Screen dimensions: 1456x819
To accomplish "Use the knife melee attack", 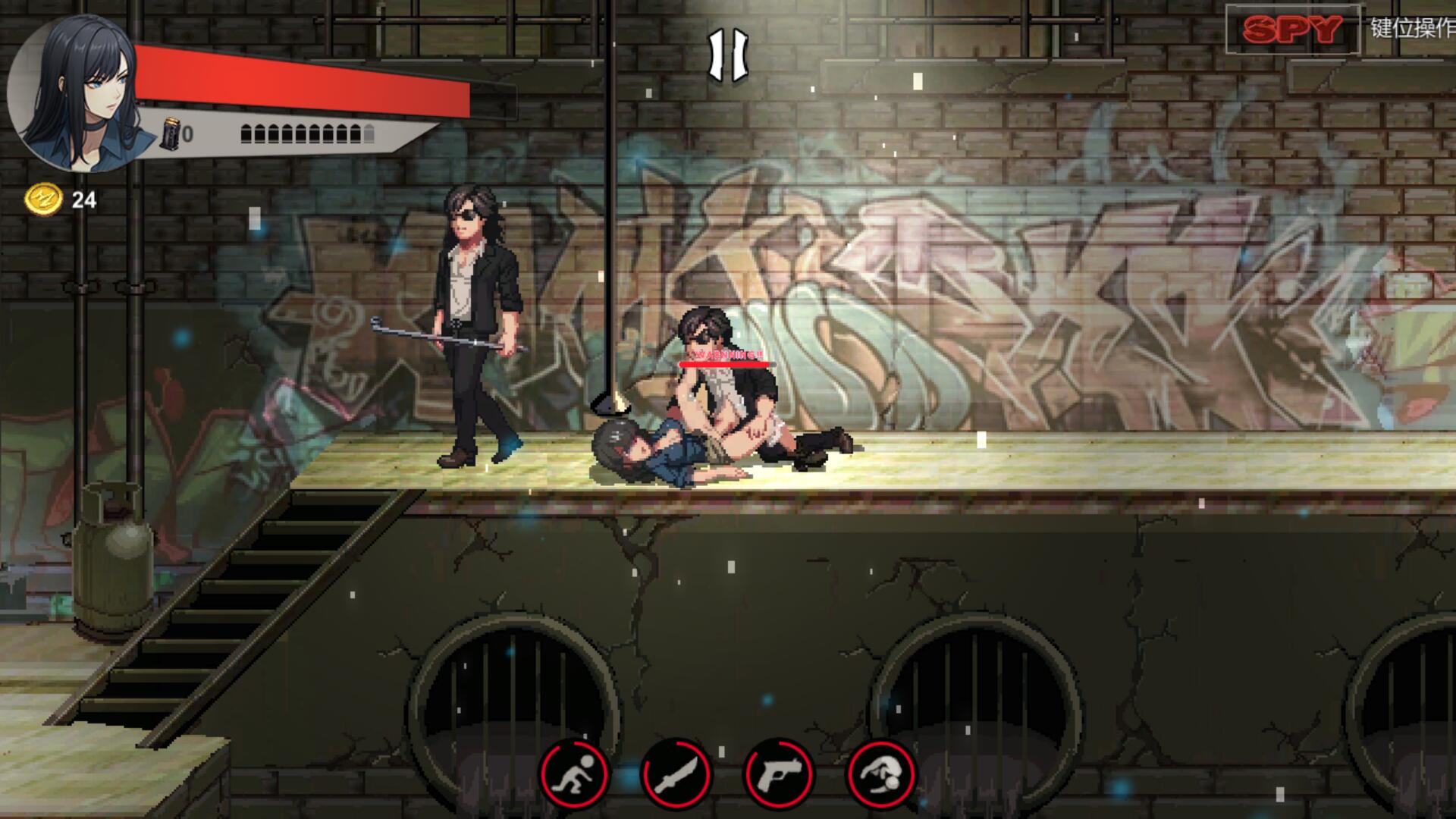I will coord(676,774).
